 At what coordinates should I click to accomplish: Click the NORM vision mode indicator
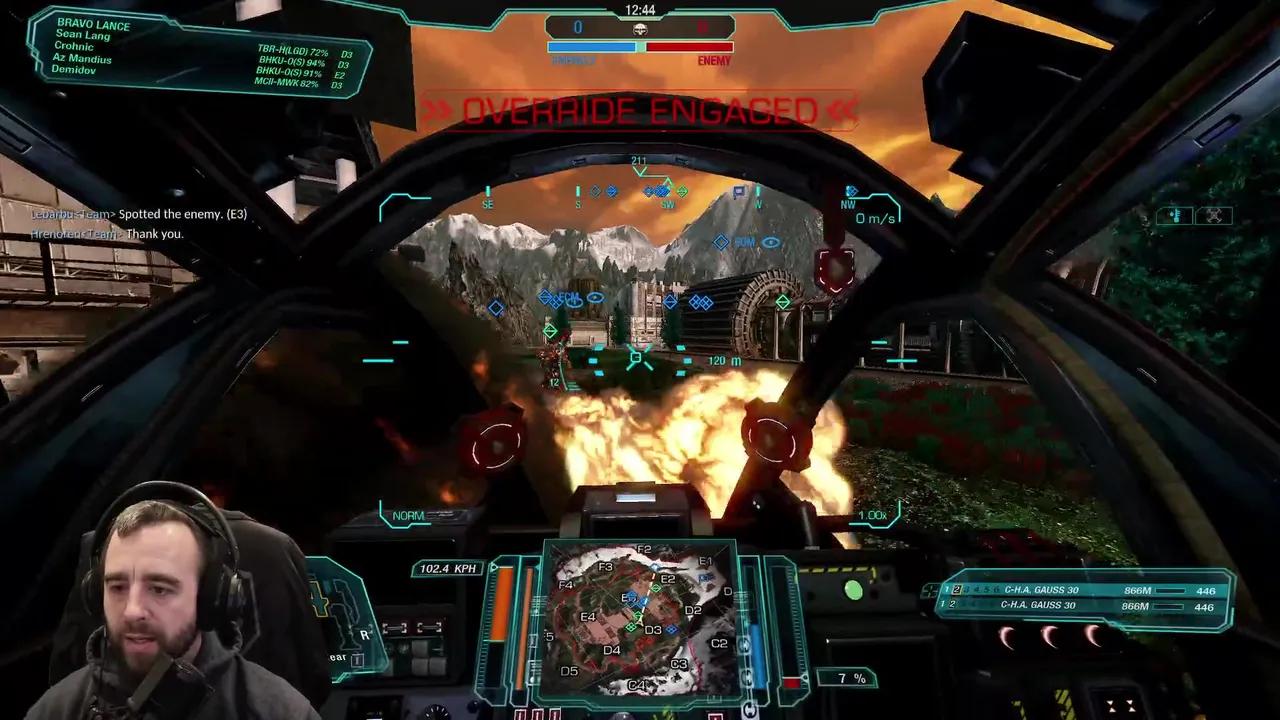click(408, 516)
